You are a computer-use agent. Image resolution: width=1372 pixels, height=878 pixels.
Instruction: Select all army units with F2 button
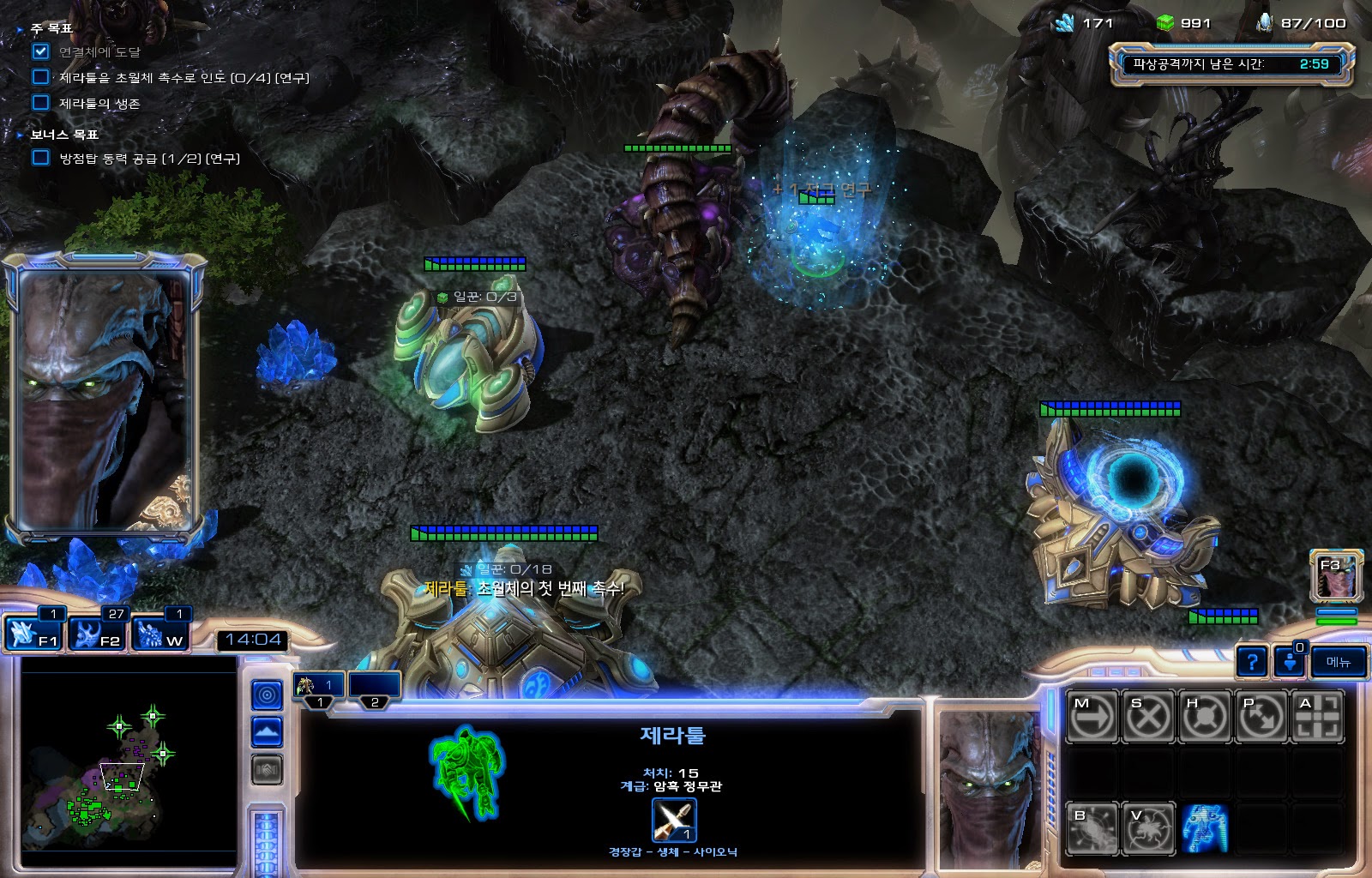pos(98,634)
